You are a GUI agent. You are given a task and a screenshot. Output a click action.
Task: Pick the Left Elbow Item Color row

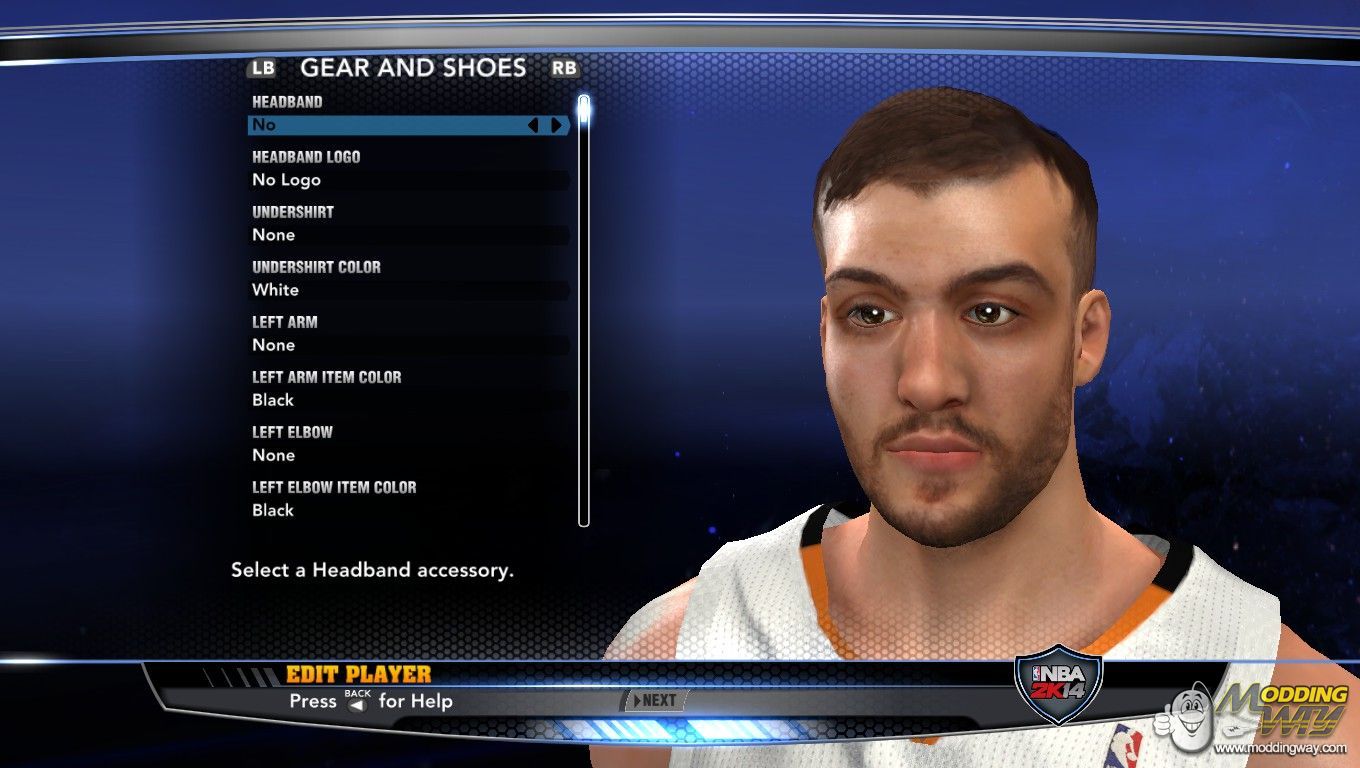[408, 510]
